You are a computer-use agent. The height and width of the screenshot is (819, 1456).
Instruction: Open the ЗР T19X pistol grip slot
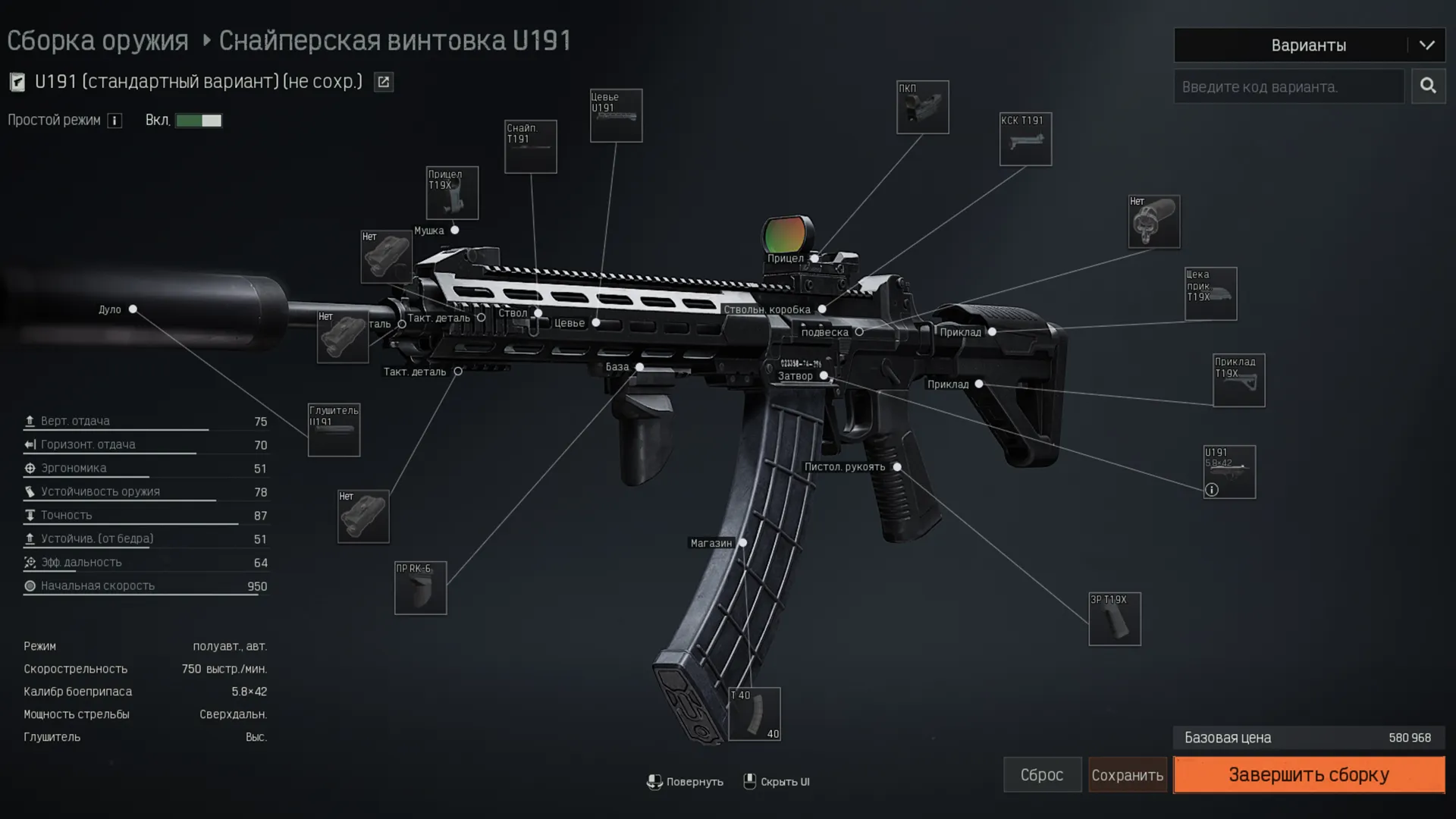coord(1114,619)
